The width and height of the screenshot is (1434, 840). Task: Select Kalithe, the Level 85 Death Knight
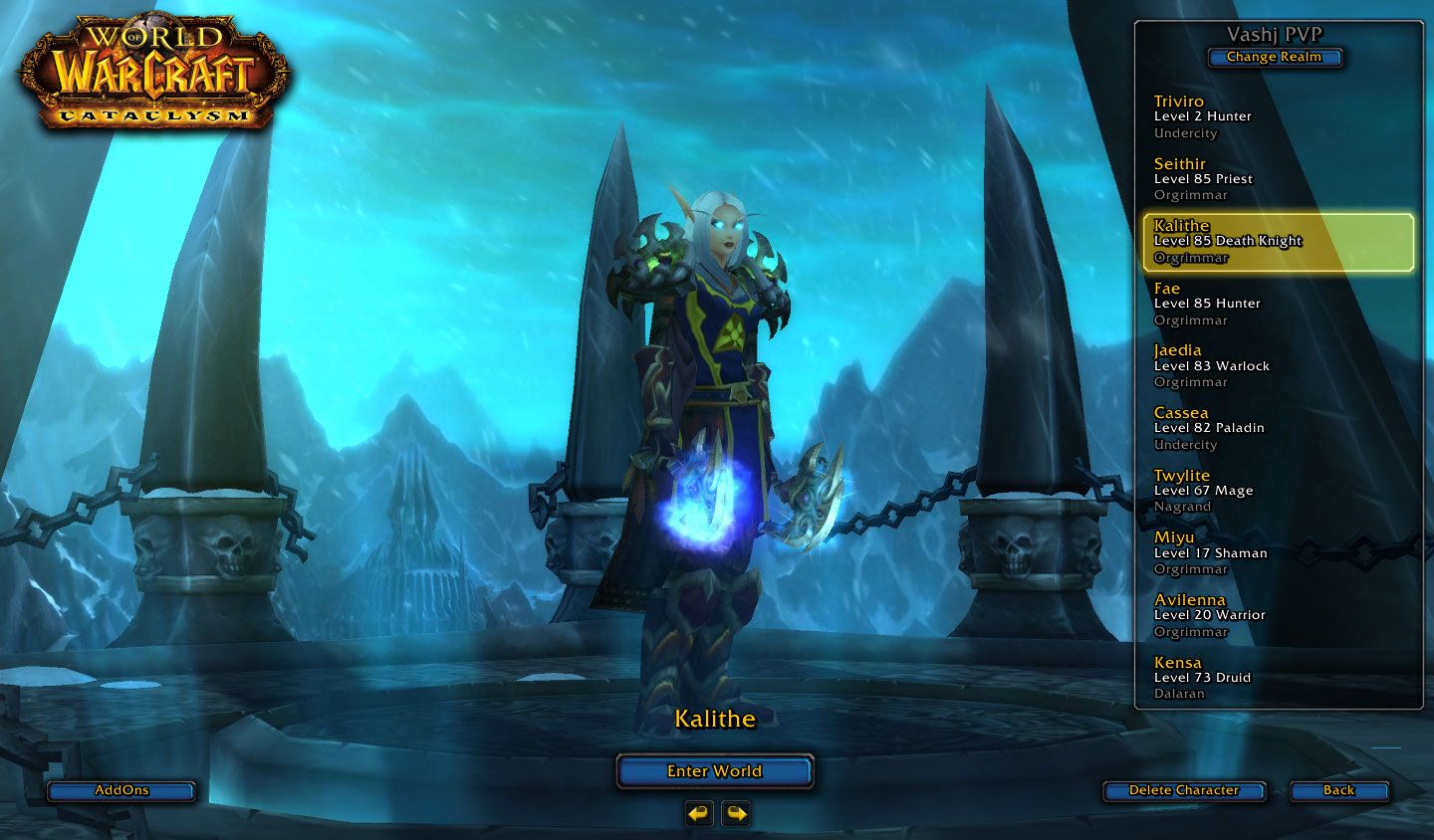click(x=1278, y=242)
